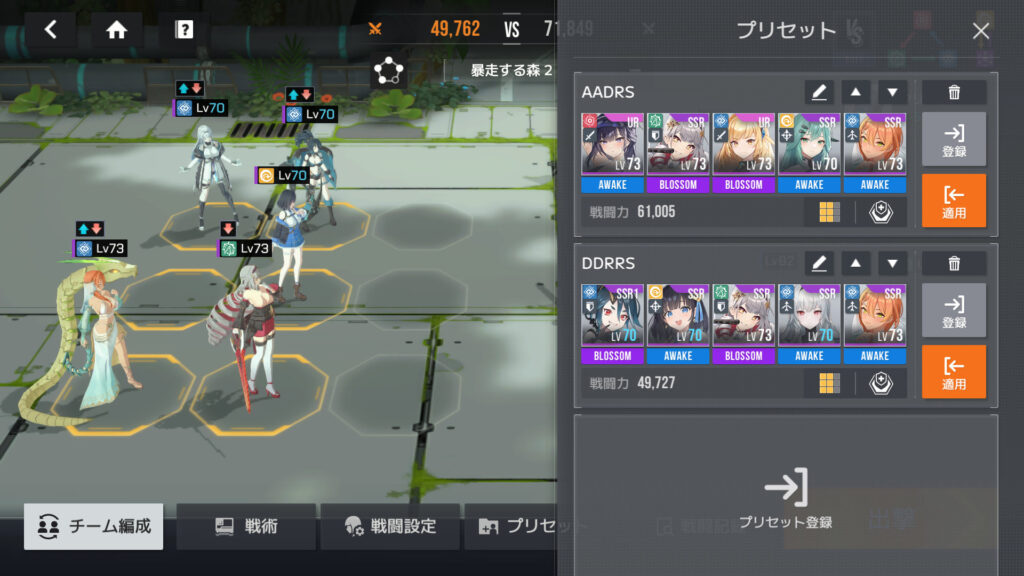This screenshot has width=1024, height=576.
Task: Go back with the arrow button
Action: (51, 30)
